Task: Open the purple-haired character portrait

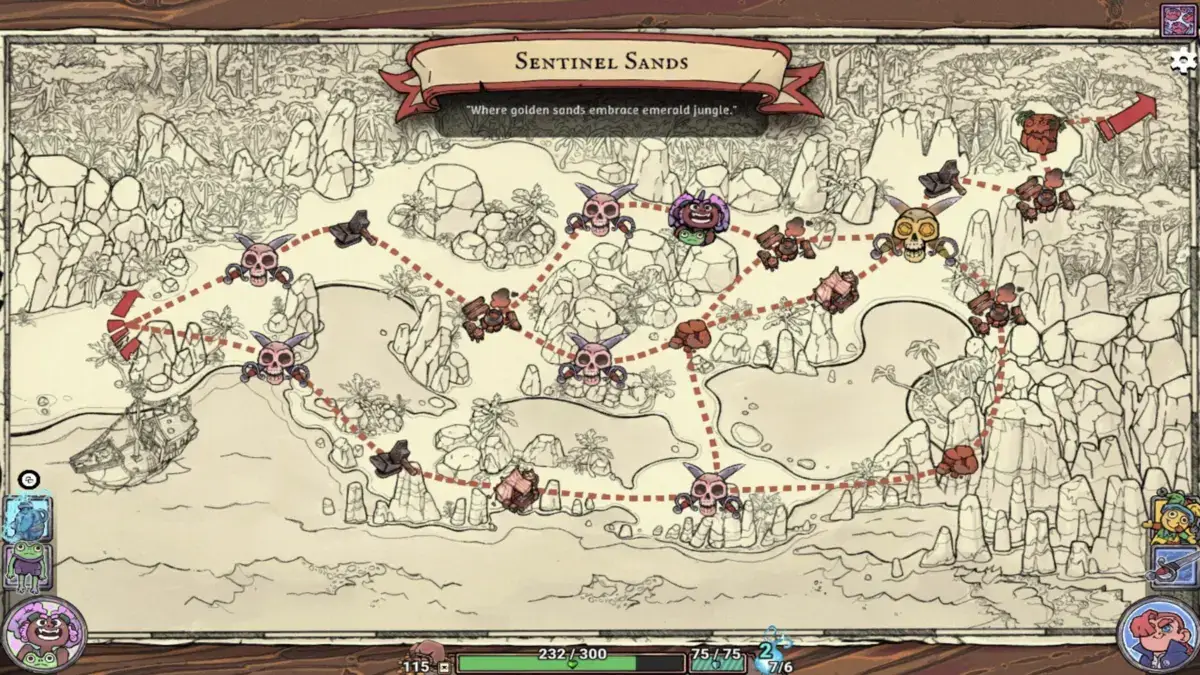Action: coord(43,634)
